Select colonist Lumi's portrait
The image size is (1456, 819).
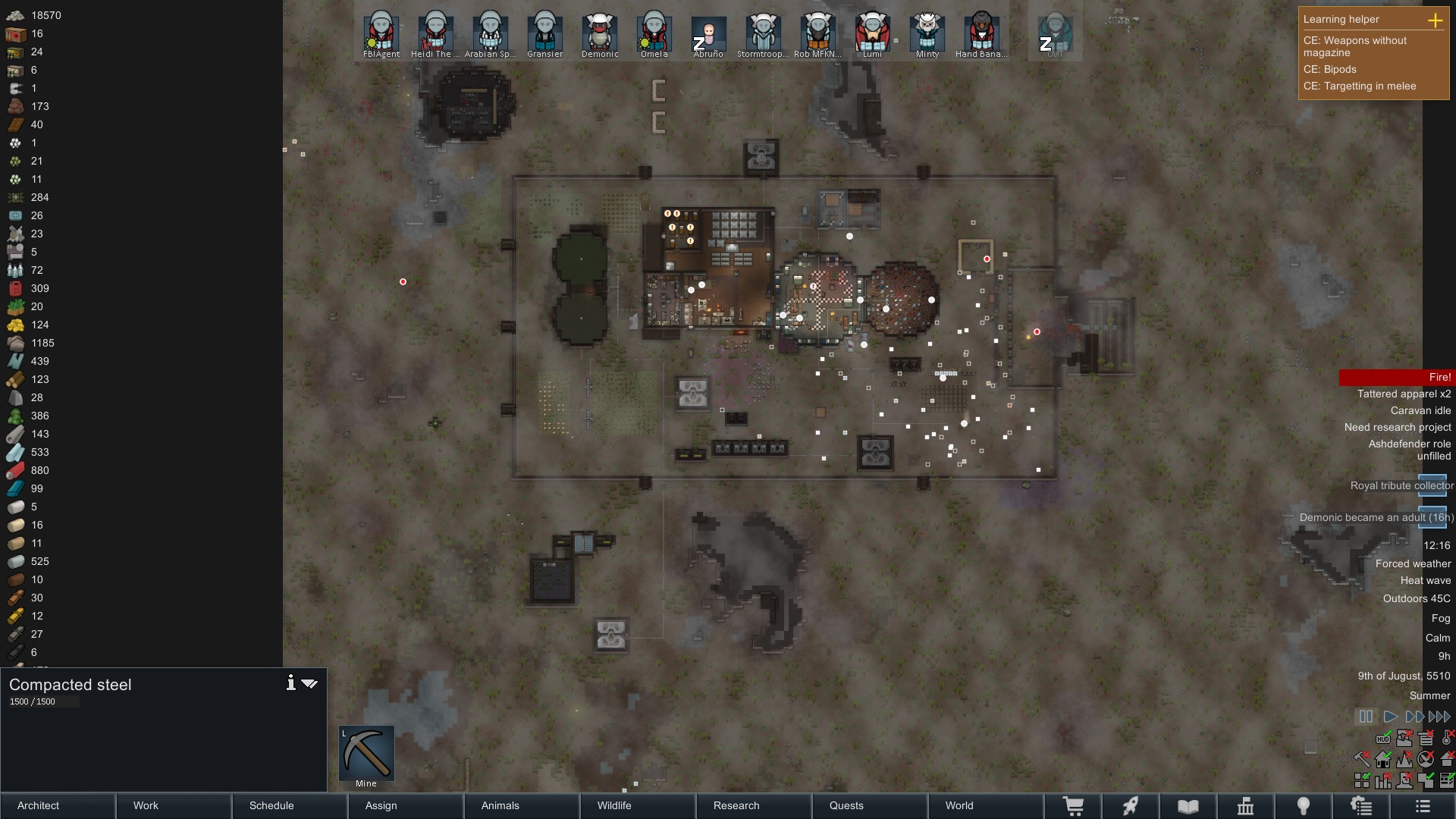pyautogui.click(x=872, y=33)
